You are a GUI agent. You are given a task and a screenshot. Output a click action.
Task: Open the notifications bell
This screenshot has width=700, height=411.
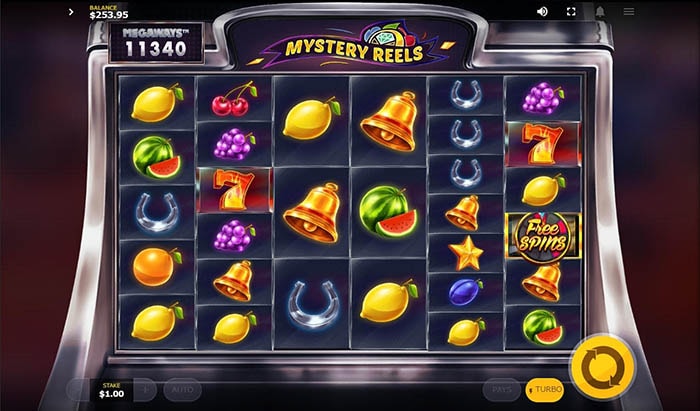[601, 12]
